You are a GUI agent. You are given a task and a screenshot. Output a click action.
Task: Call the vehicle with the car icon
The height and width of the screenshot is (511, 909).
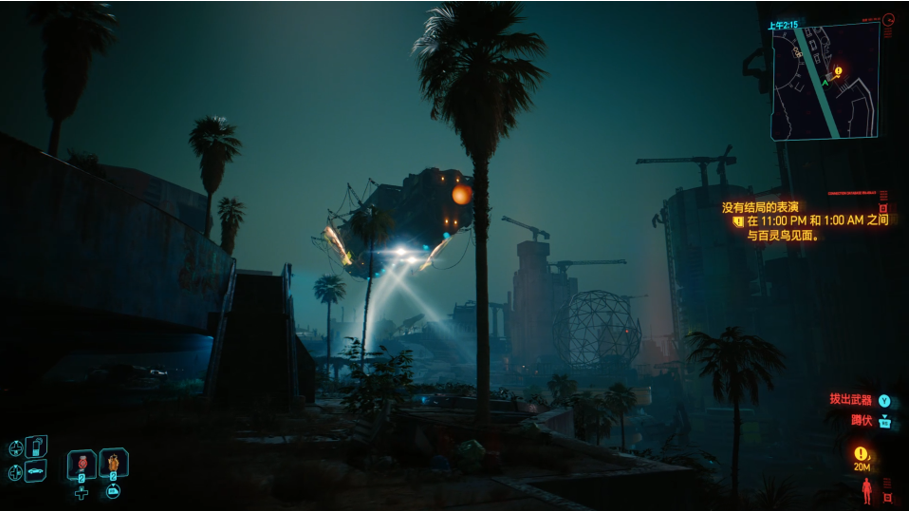(x=35, y=469)
